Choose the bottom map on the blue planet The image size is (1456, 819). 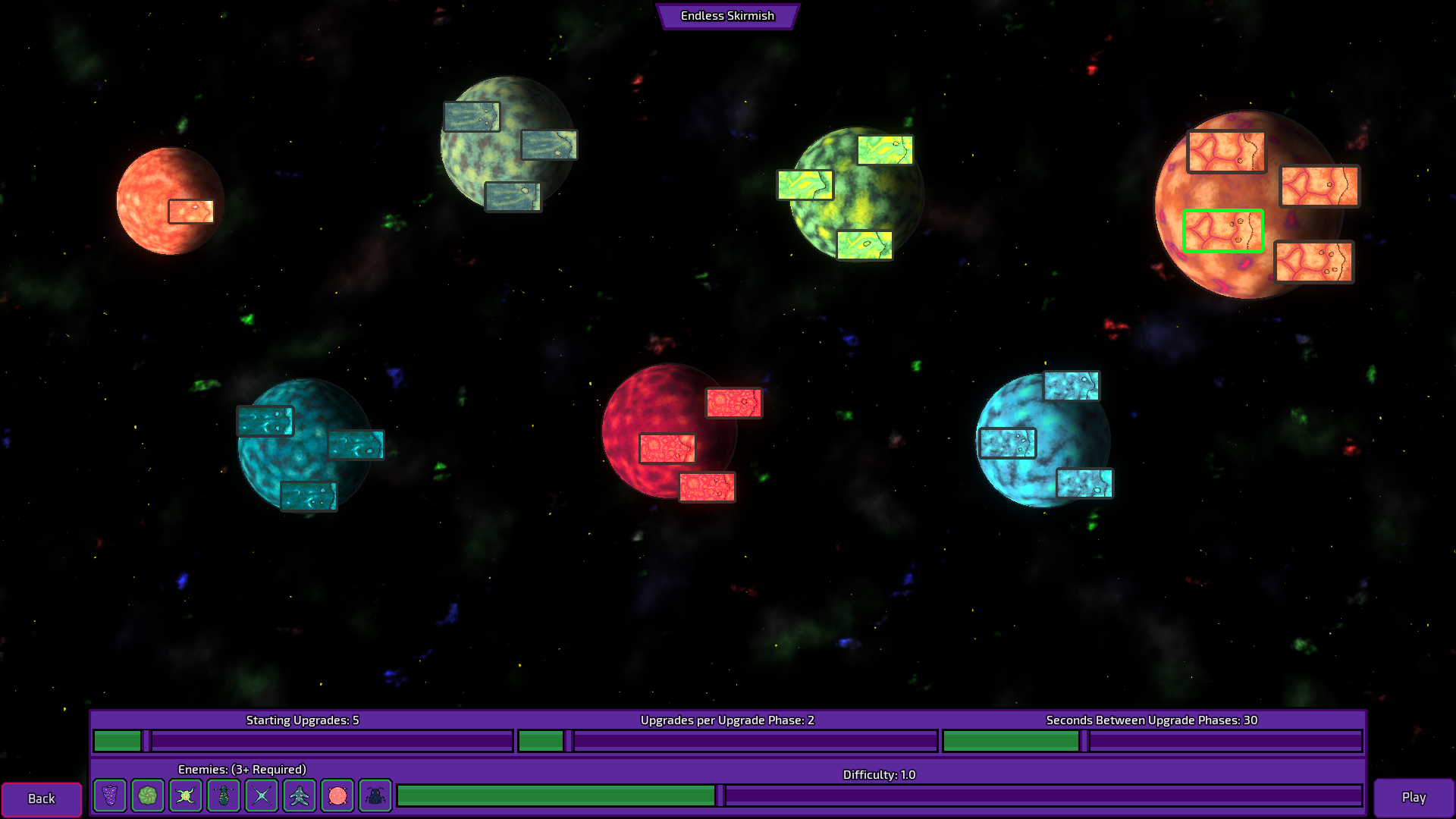[1084, 482]
